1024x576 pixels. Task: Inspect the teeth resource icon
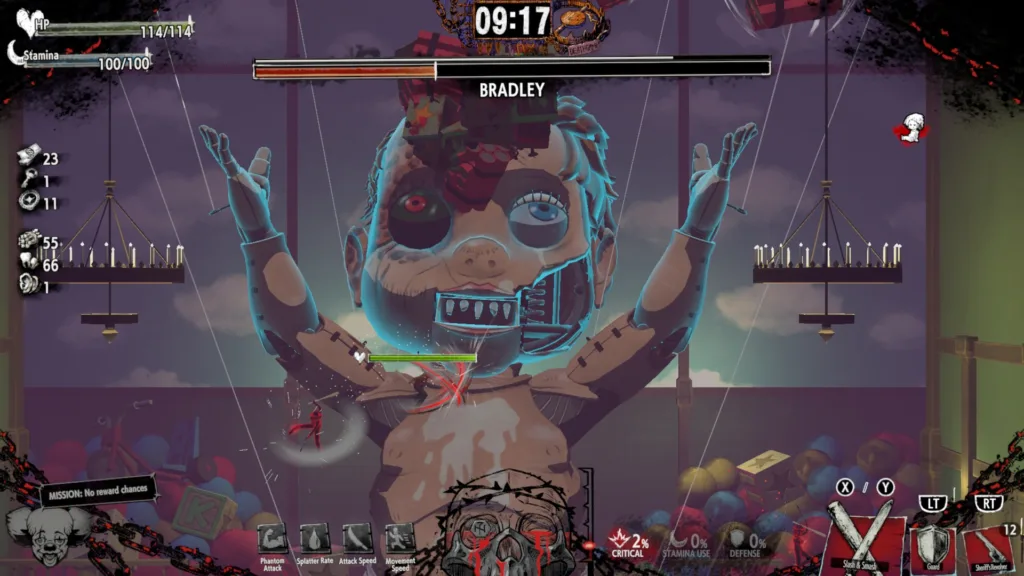coord(28,264)
